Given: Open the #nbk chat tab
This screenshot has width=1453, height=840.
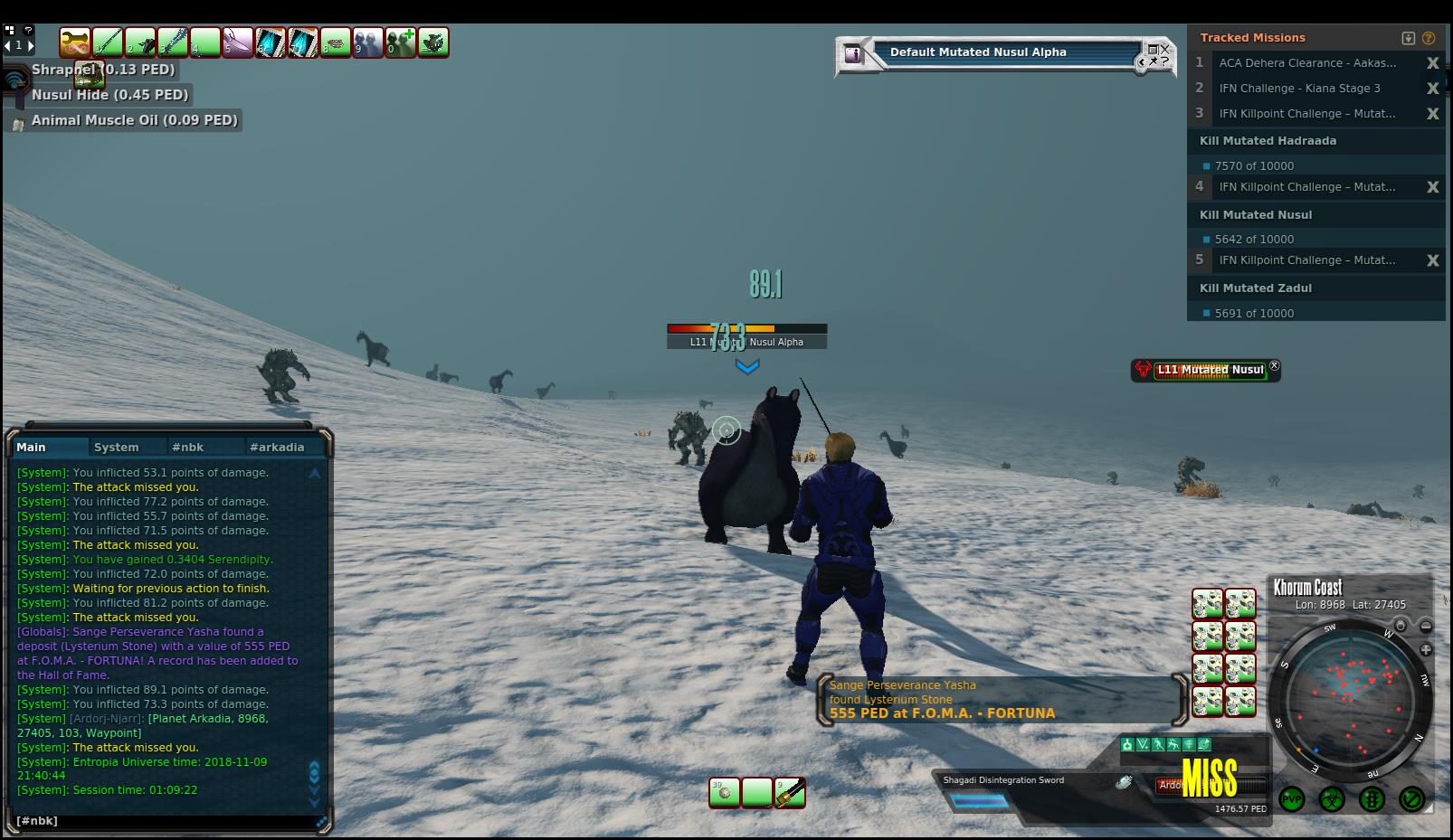Looking at the screenshot, I should (x=188, y=447).
